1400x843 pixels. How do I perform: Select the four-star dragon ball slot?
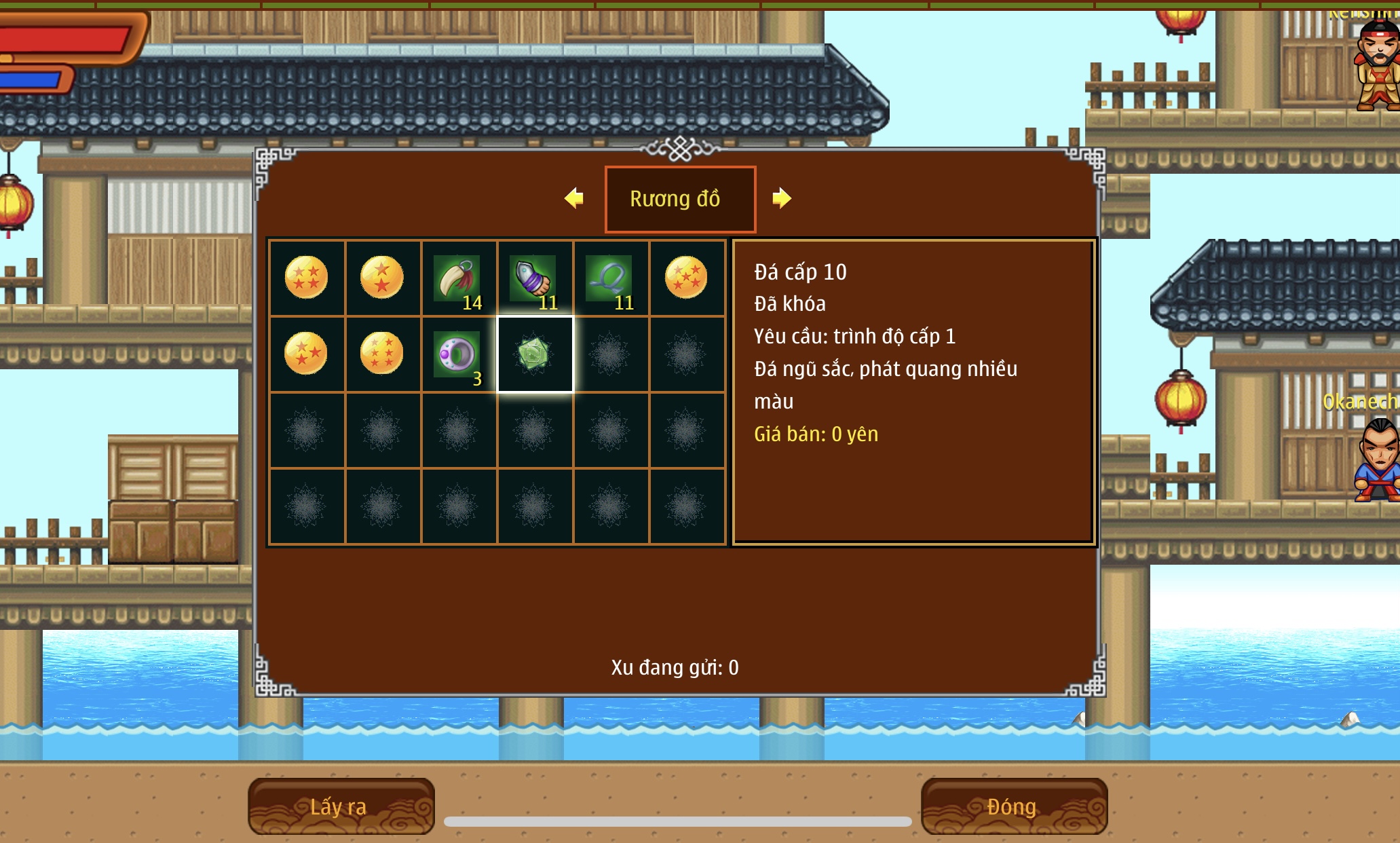(306, 278)
